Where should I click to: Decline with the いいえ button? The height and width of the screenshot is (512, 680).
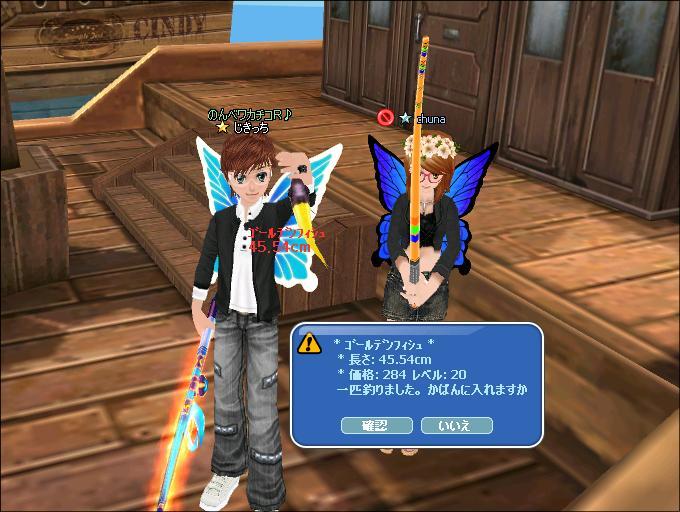coord(457,425)
